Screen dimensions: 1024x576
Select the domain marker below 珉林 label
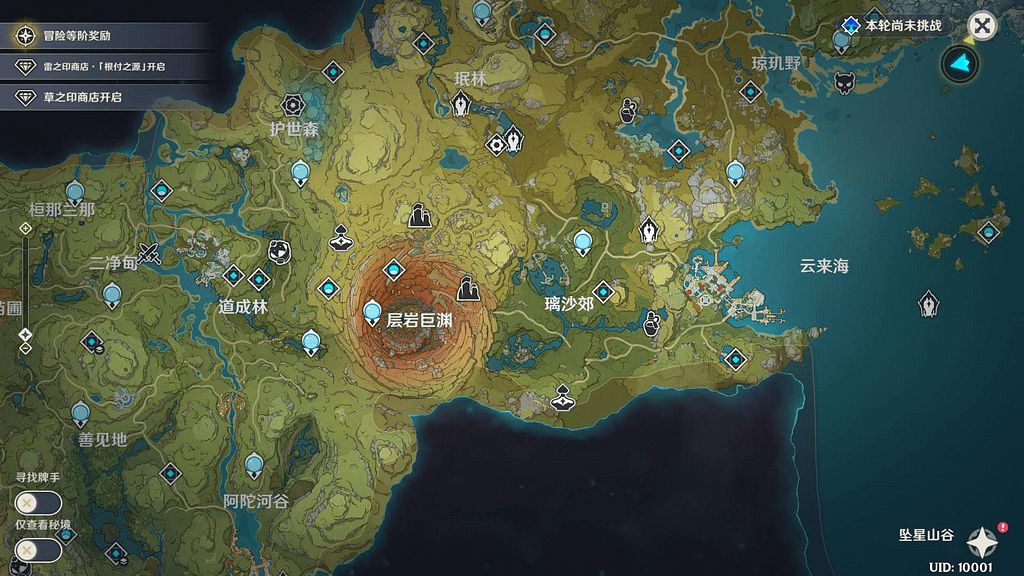461,104
